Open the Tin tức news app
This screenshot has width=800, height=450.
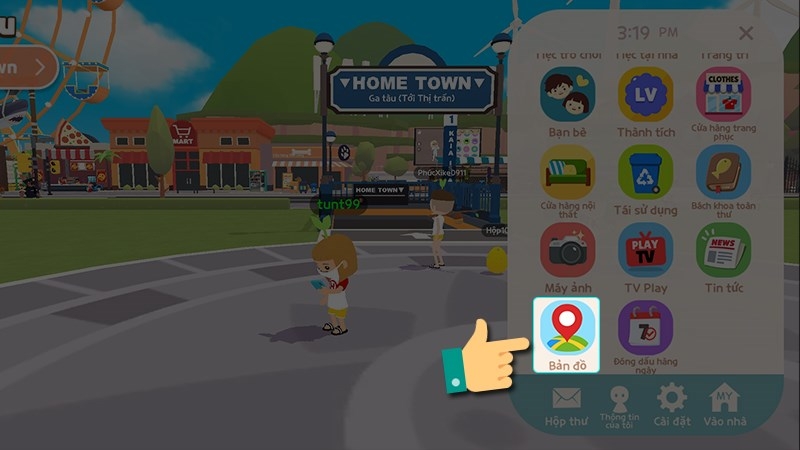tap(723, 250)
